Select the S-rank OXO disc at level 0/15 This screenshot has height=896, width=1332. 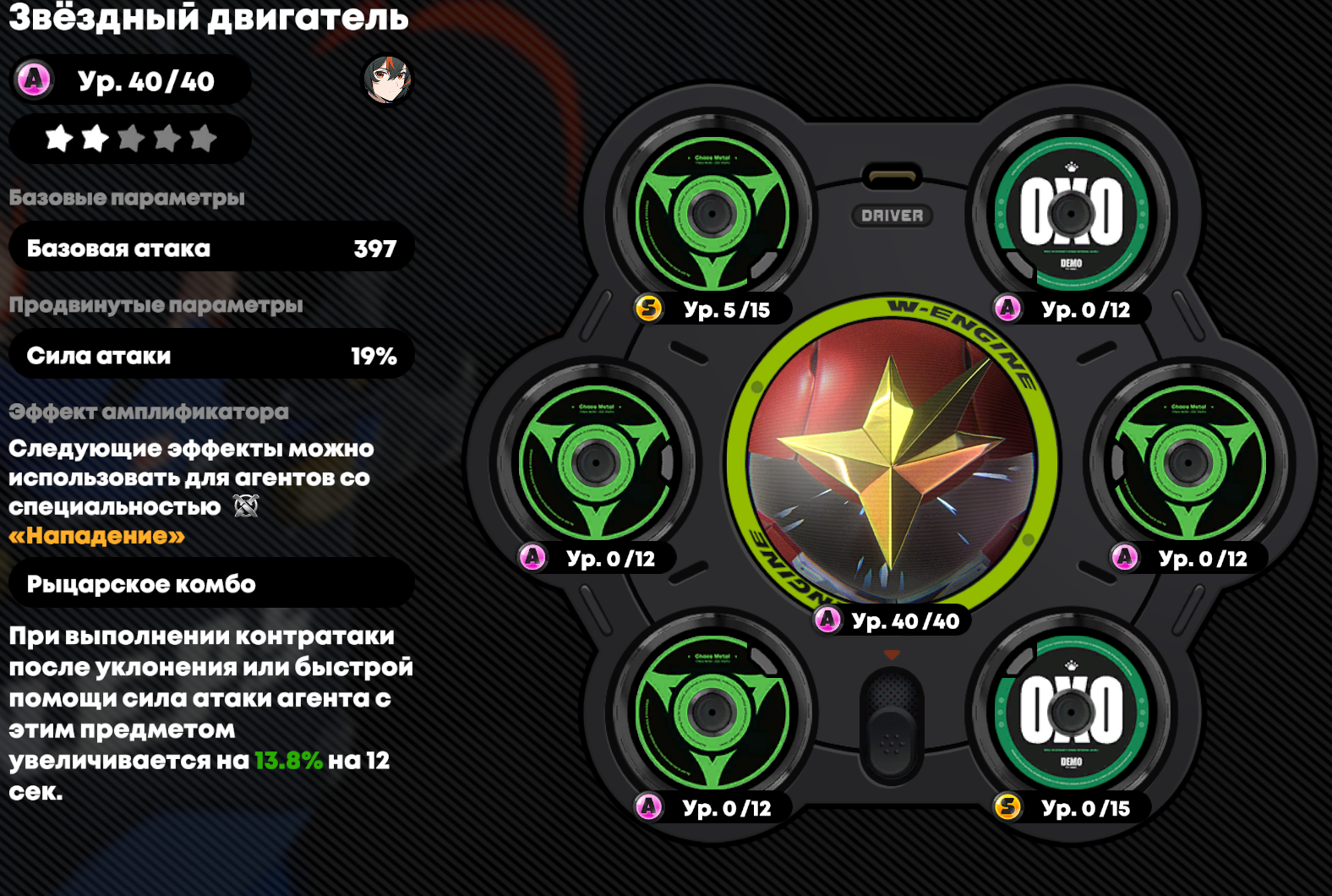pyautogui.click(x=1071, y=712)
